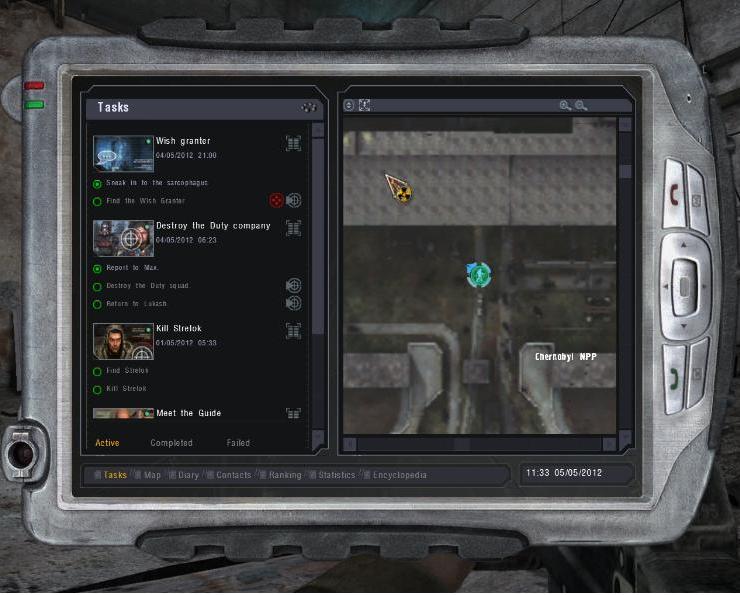Click the green player marker on the map
The width and height of the screenshot is (740, 595).
479,275
